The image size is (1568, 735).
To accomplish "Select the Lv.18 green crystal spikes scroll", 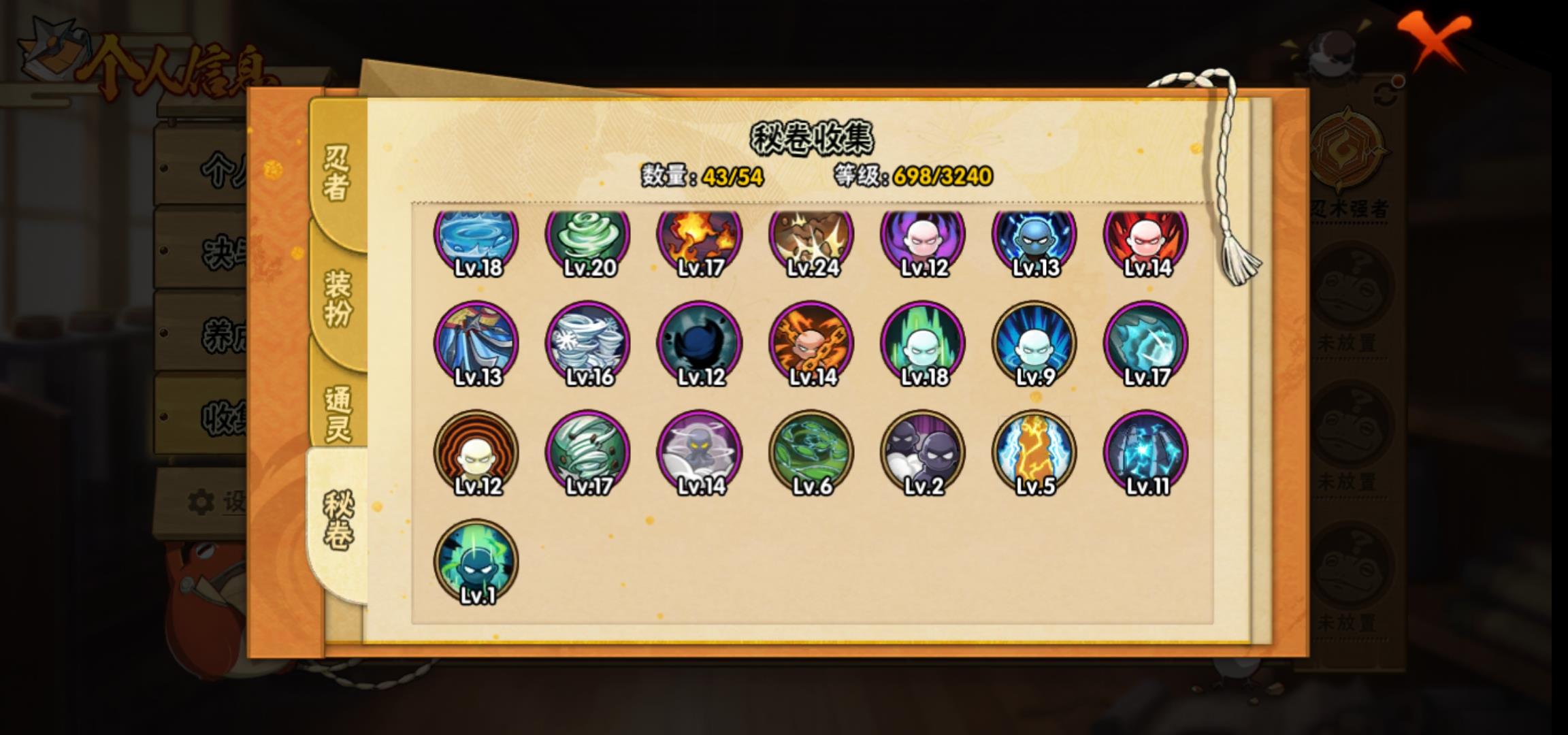I will [923, 344].
